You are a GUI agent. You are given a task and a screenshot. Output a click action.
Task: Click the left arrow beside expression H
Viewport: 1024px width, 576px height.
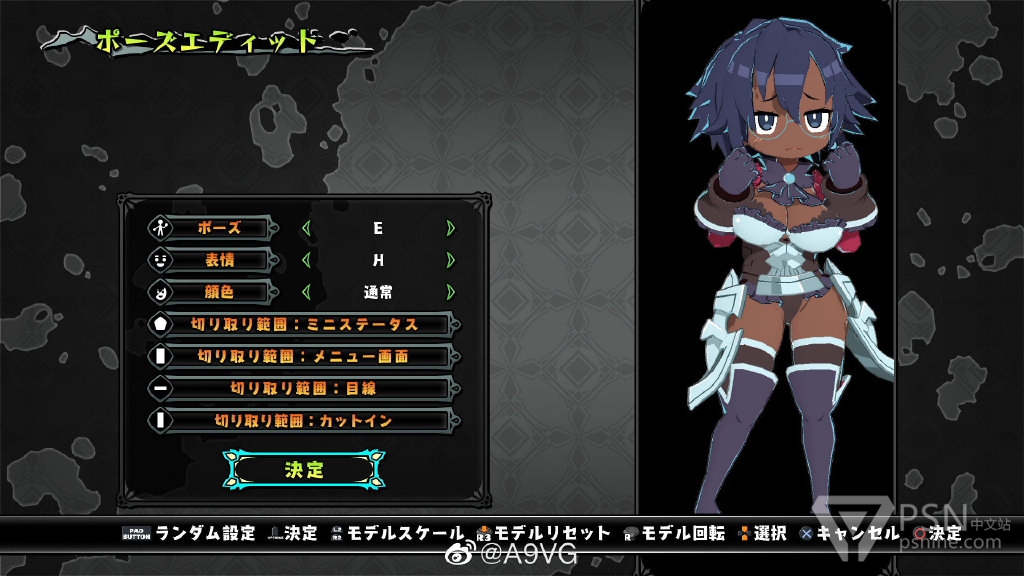click(x=305, y=260)
